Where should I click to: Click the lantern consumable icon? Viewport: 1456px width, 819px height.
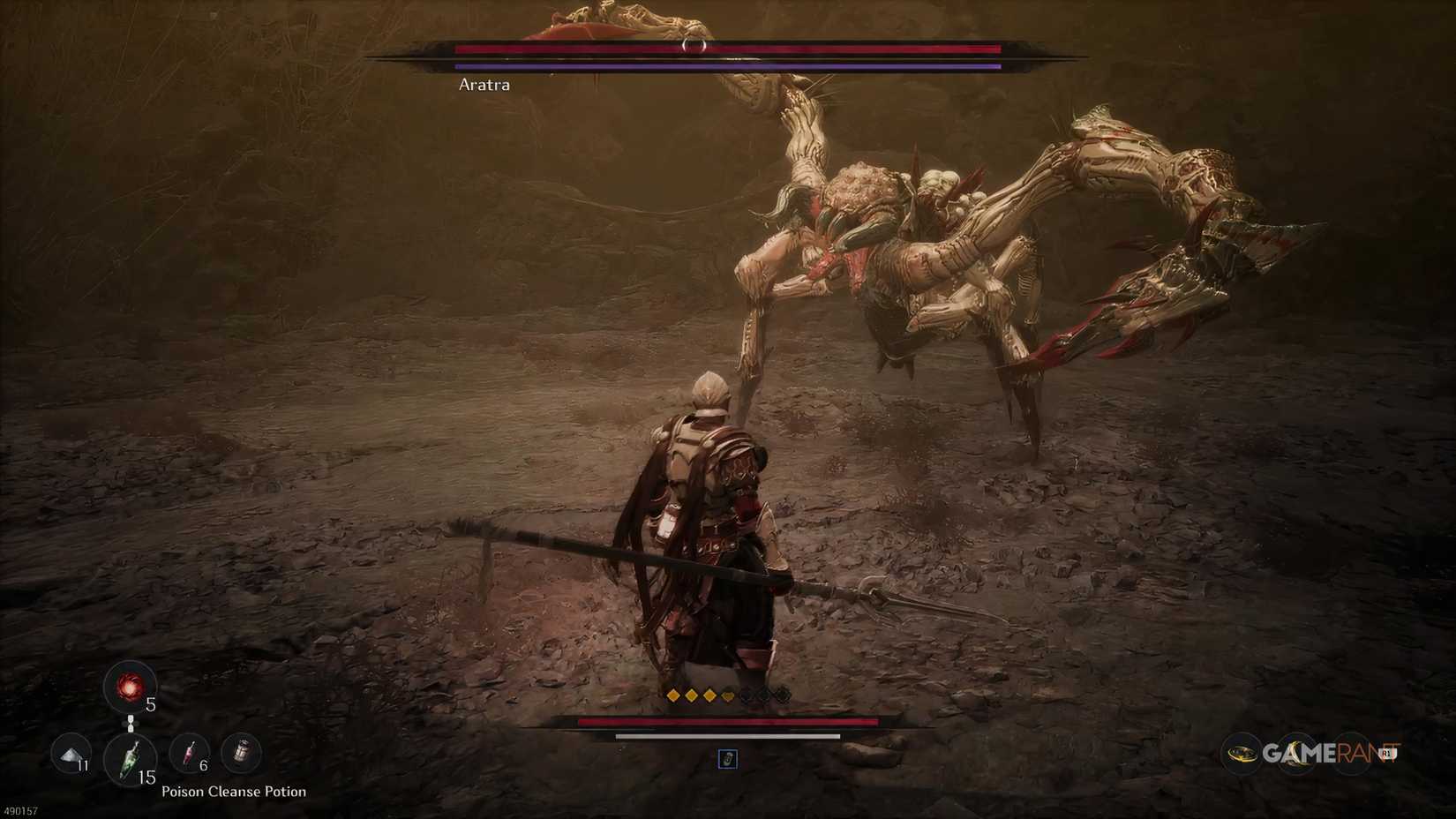[x=240, y=753]
